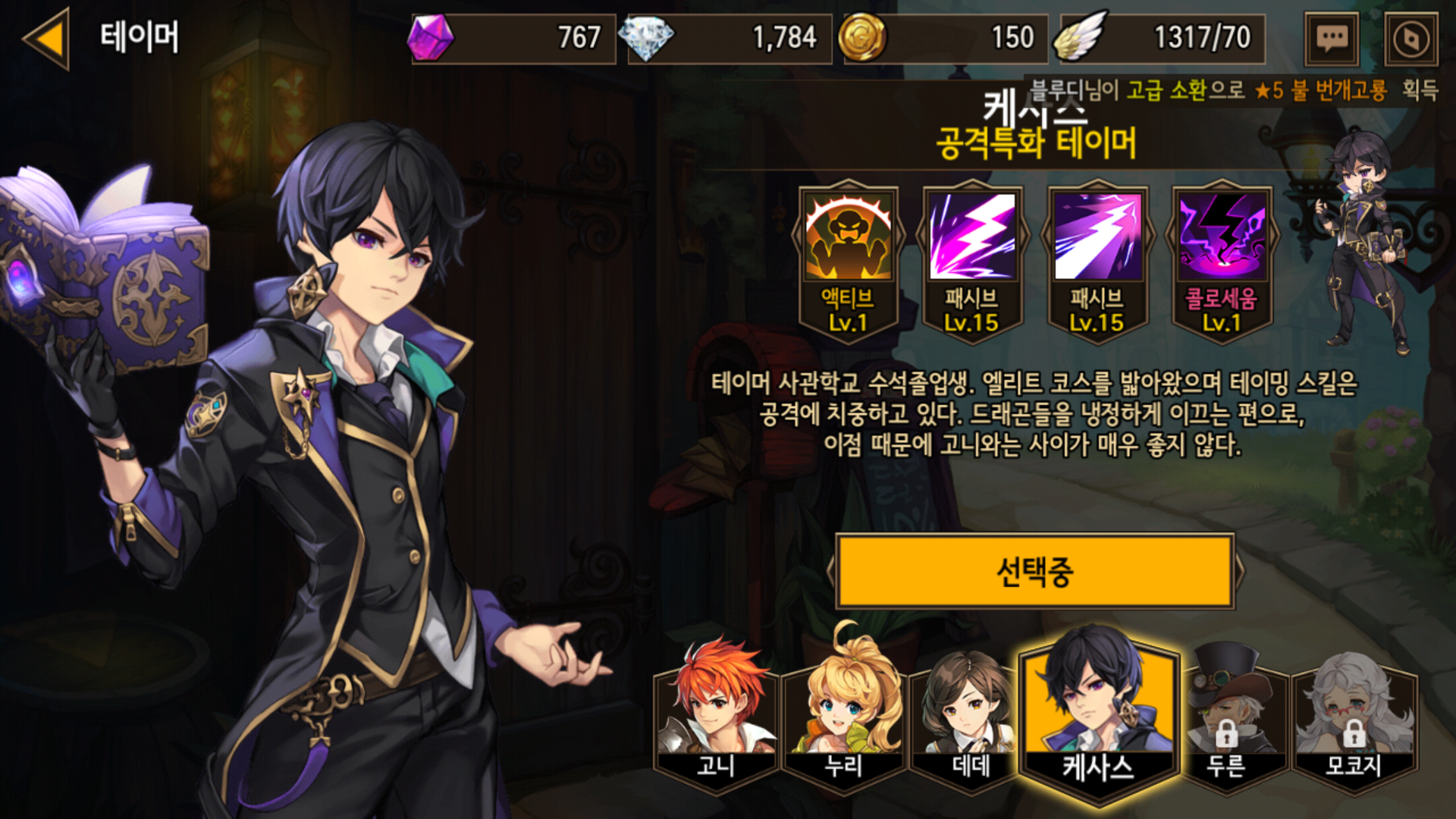Tap the wing stamina icon
This screenshot has width=1456, height=819.
pyautogui.click(x=1080, y=38)
